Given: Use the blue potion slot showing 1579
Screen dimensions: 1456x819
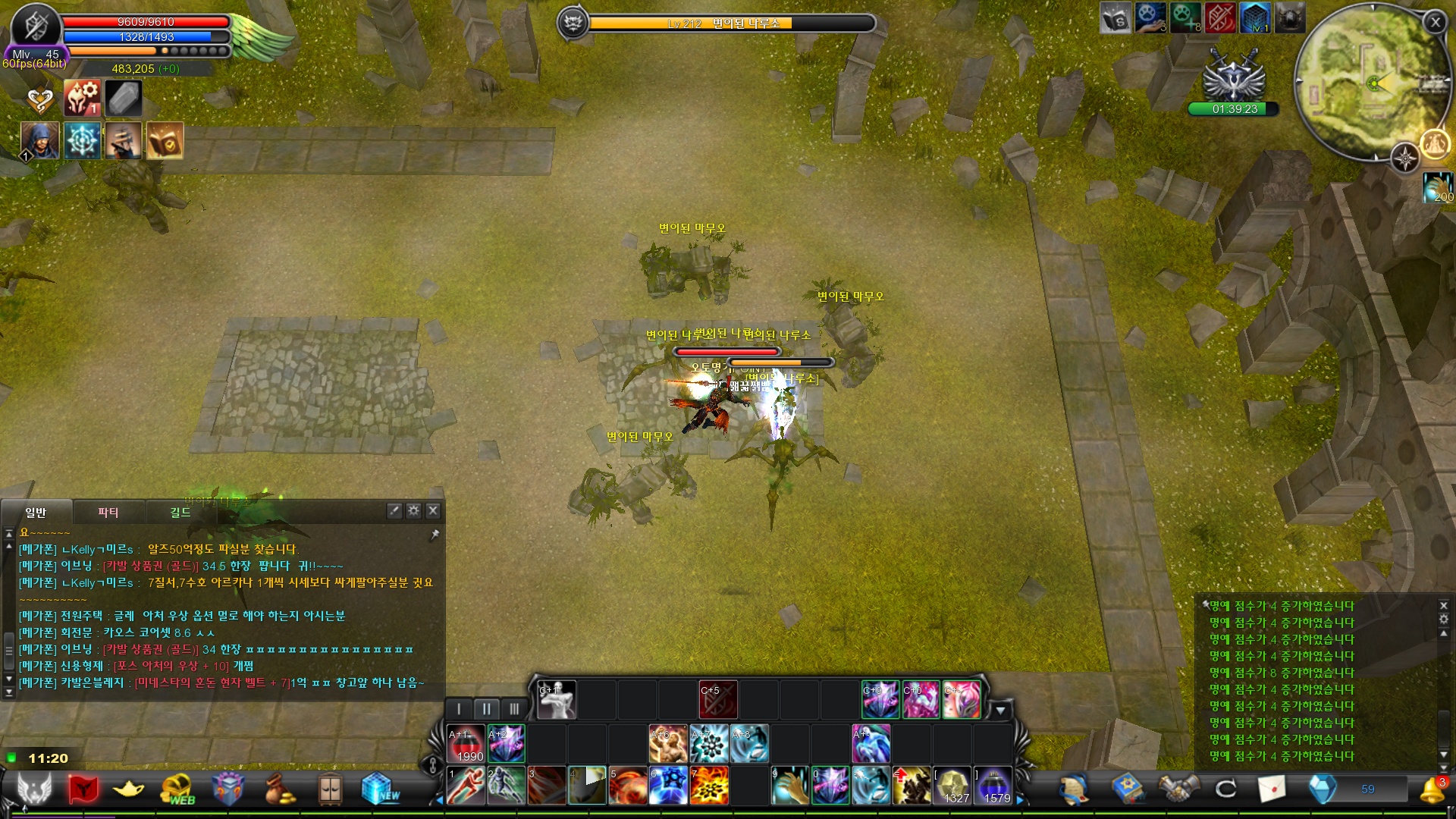Looking at the screenshot, I should pyautogui.click(x=993, y=786).
